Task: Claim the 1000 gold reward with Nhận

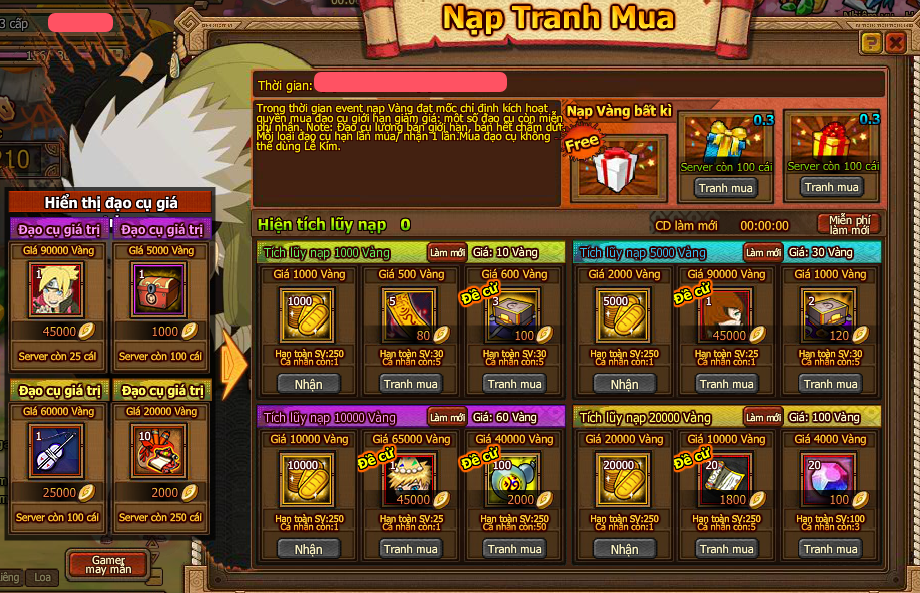Action: [x=309, y=384]
